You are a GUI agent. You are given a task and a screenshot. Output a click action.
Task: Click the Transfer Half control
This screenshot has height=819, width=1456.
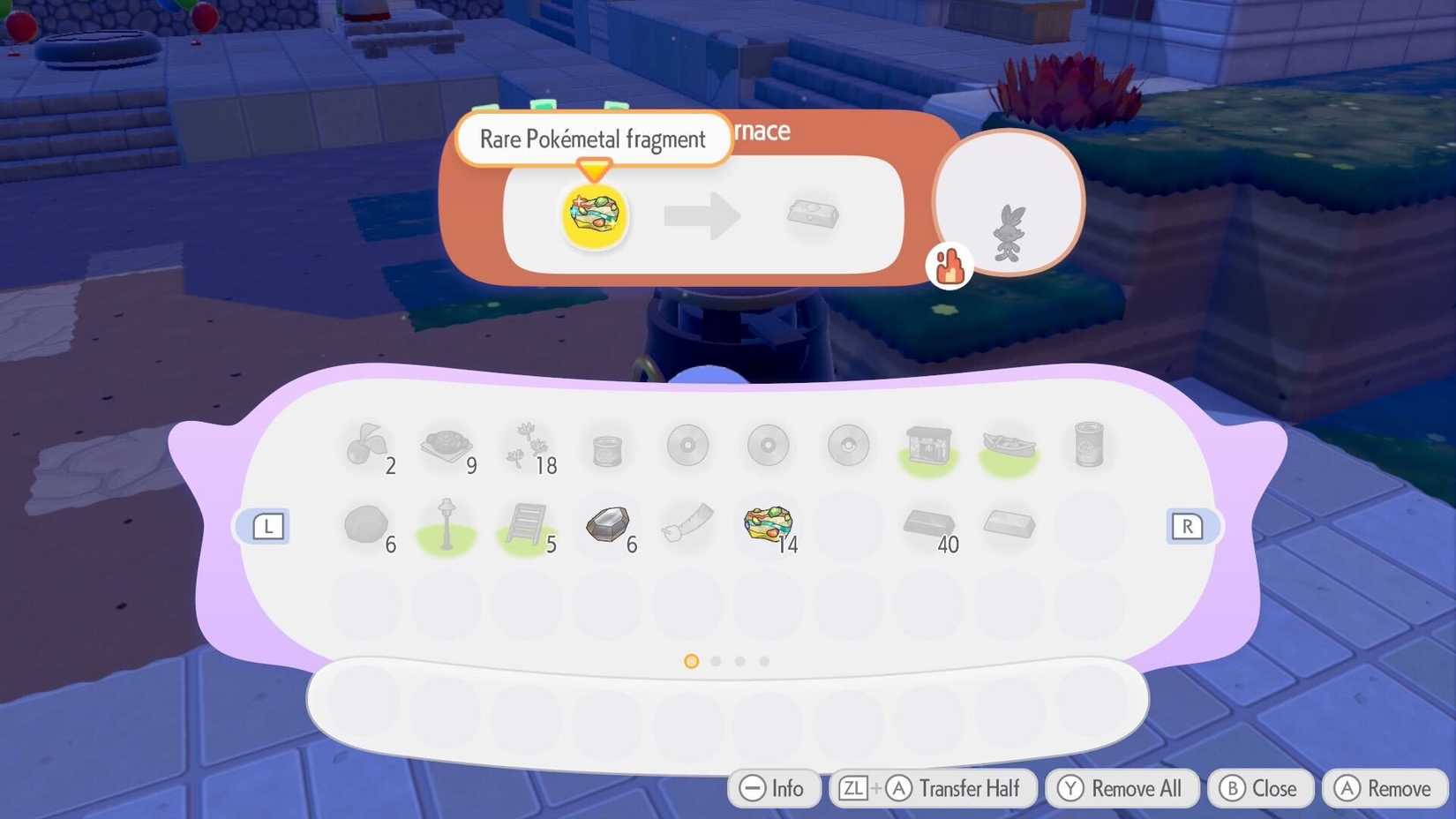click(933, 789)
